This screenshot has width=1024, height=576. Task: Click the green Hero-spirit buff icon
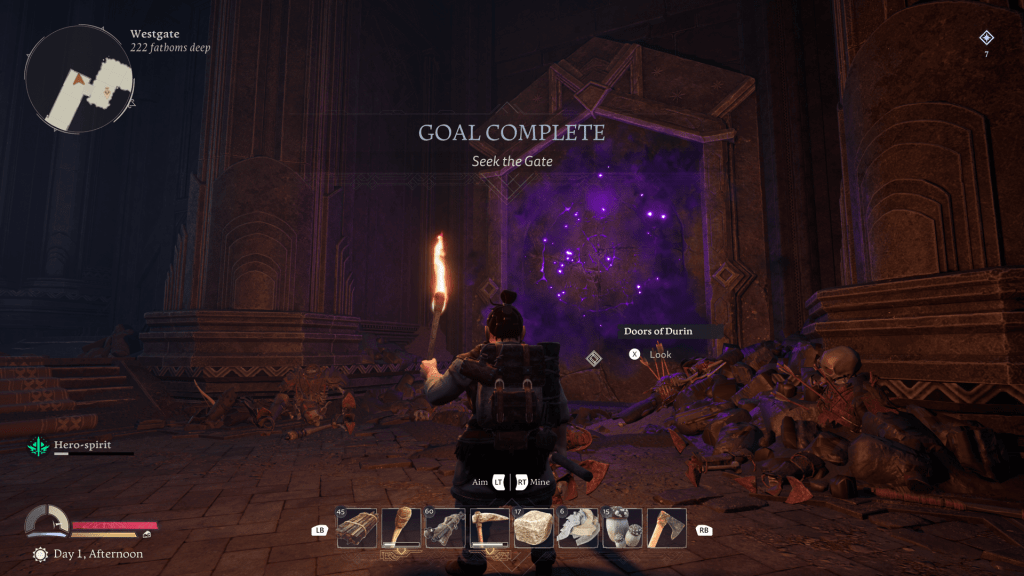38,445
